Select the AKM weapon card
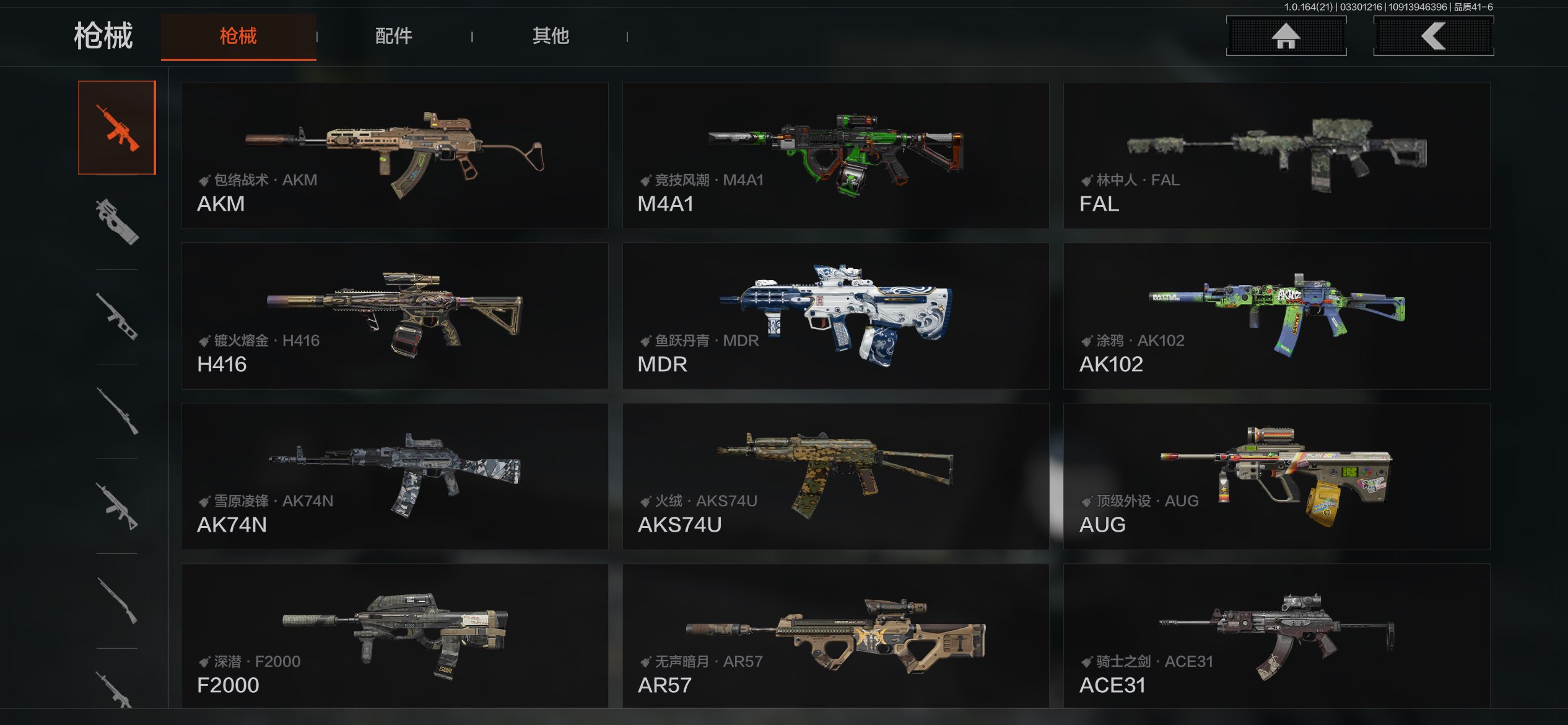The width and height of the screenshot is (1568, 725). (x=394, y=156)
